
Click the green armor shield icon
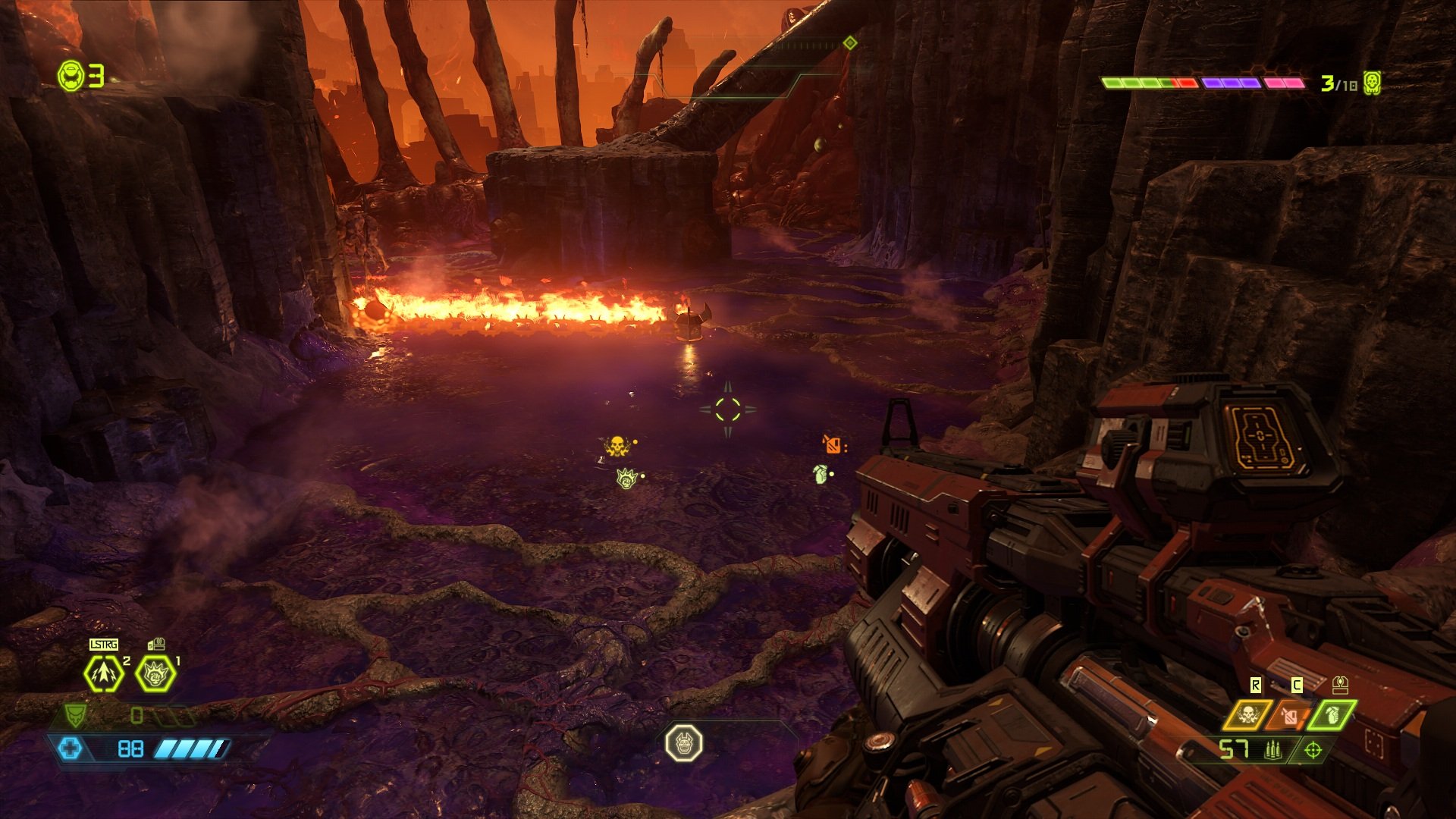click(x=74, y=714)
